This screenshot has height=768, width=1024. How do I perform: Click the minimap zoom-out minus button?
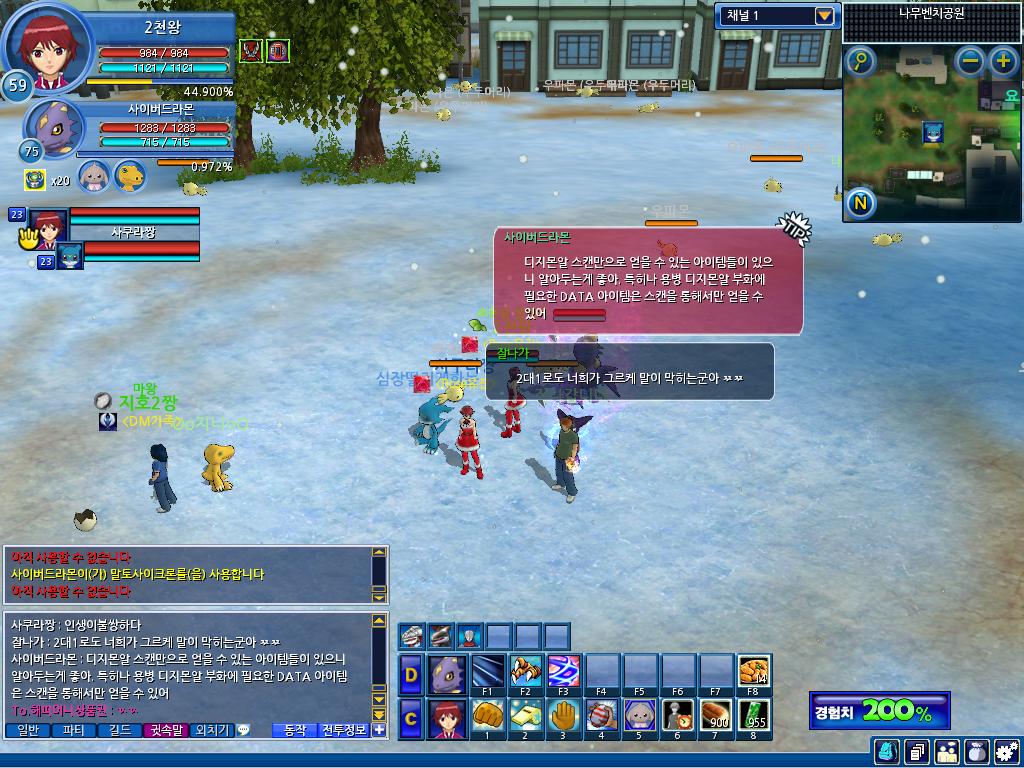pos(970,61)
